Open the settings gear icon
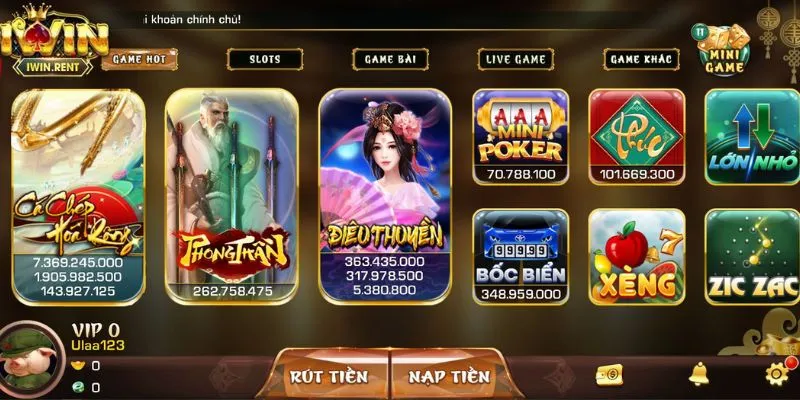Viewport: 800px width, 400px height. click(777, 374)
